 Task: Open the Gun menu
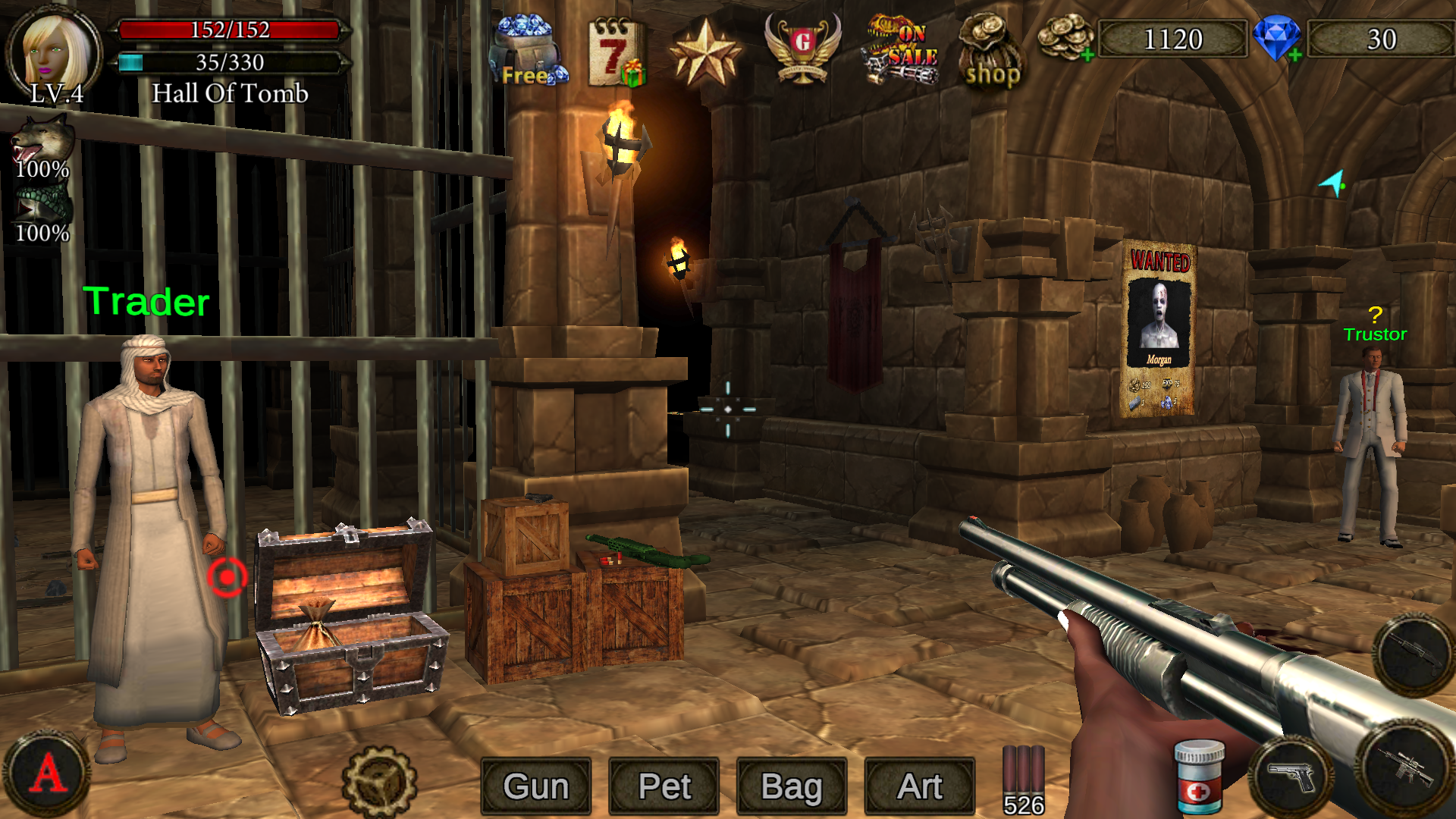(535, 786)
